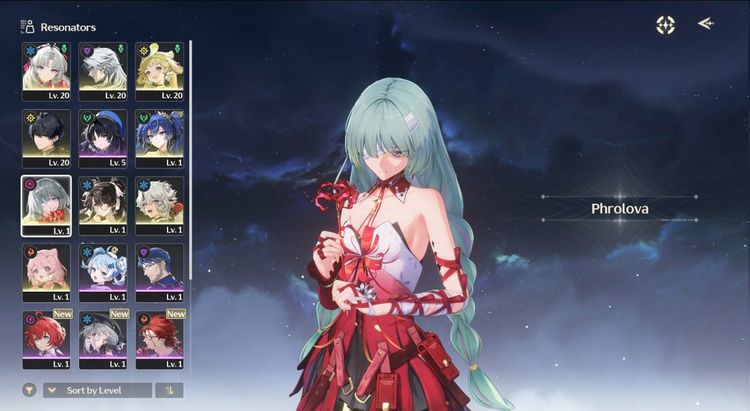Choose the dark-blue-haired girl resonator portrait
Viewport: 750px width, 411px height.
[x=159, y=138]
